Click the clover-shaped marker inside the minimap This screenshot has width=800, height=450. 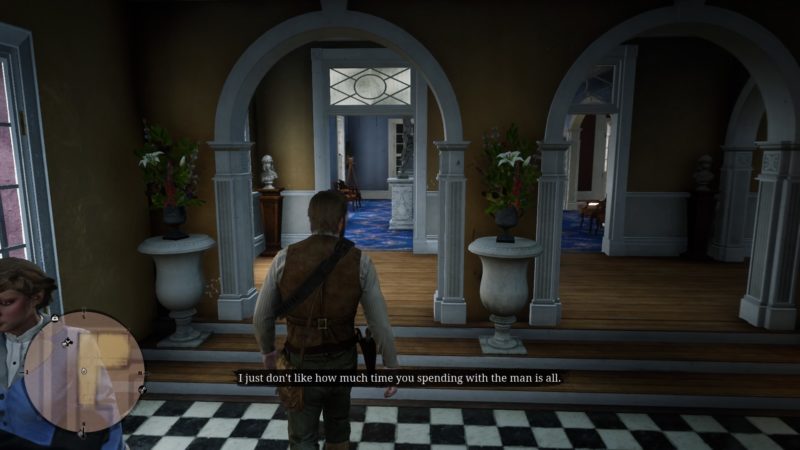68,342
